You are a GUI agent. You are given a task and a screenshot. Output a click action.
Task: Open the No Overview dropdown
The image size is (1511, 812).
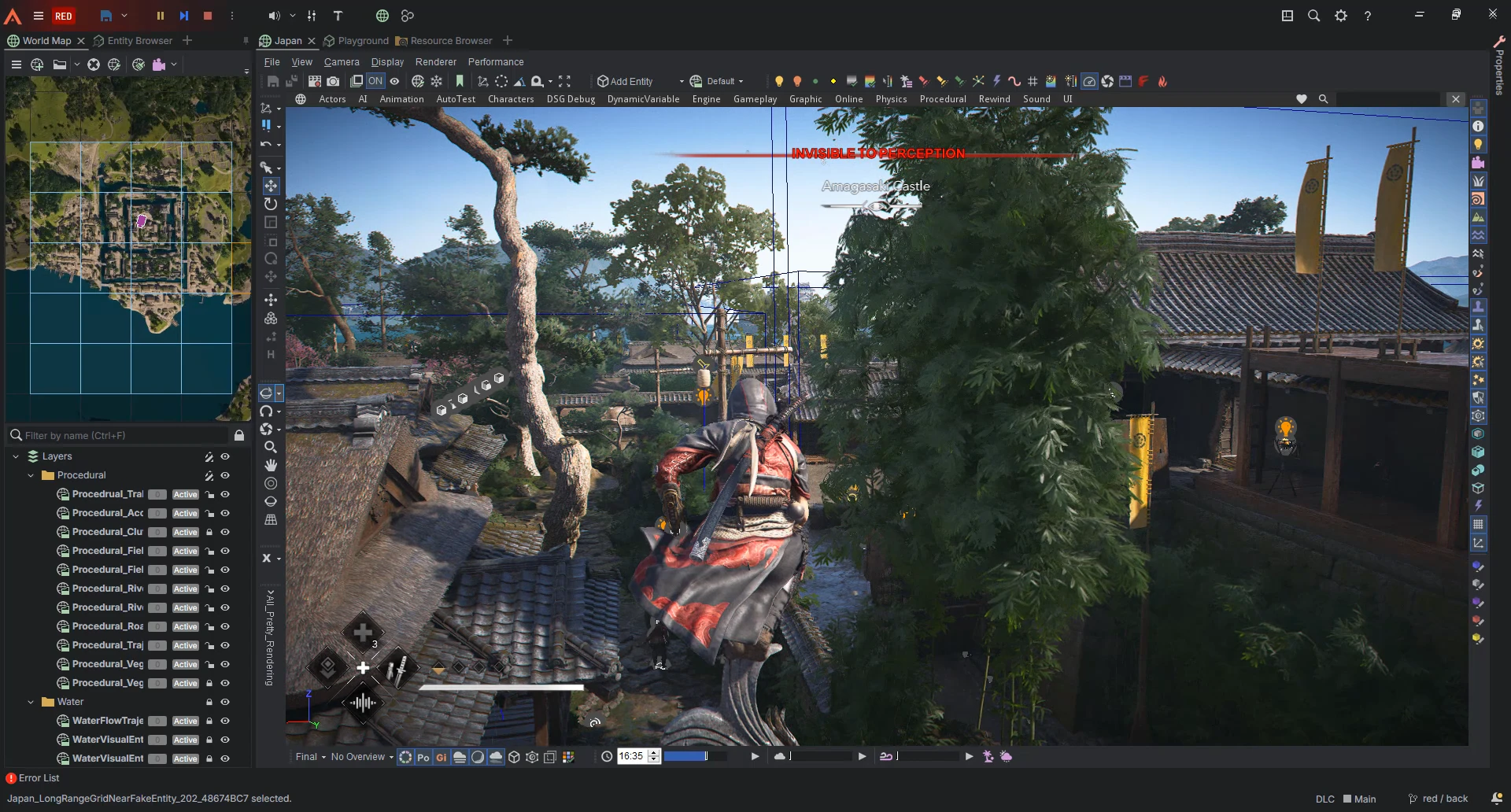(x=362, y=757)
